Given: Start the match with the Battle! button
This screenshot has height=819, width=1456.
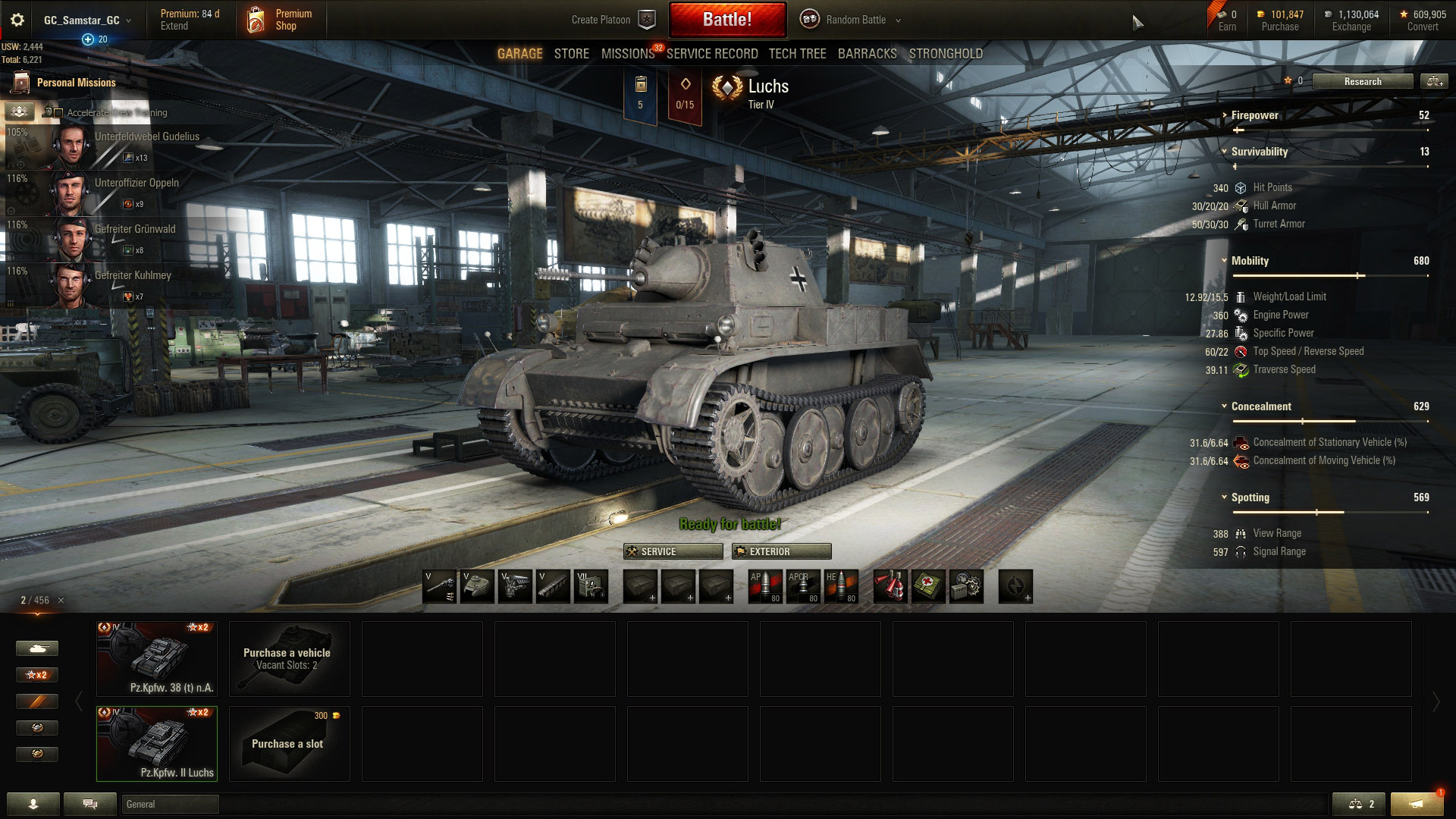Looking at the screenshot, I should pyautogui.click(x=727, y=20).
